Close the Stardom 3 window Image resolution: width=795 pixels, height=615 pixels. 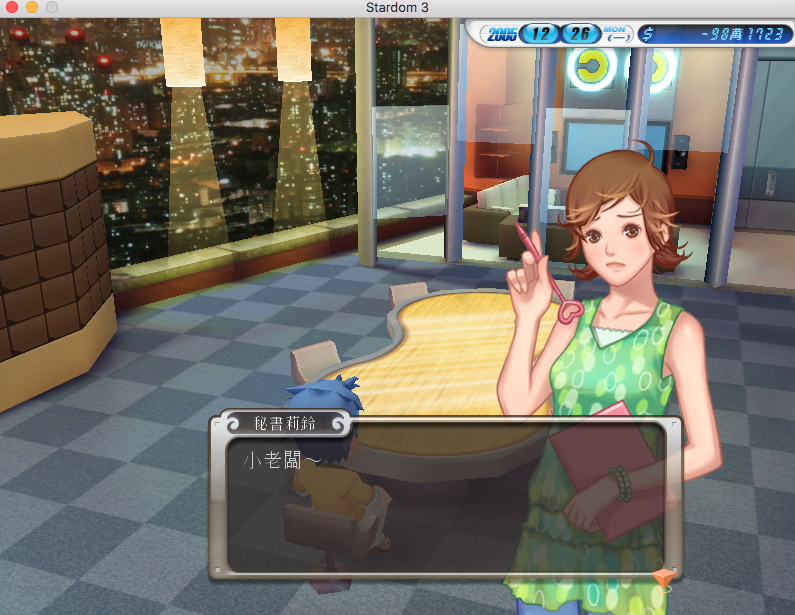12,8
